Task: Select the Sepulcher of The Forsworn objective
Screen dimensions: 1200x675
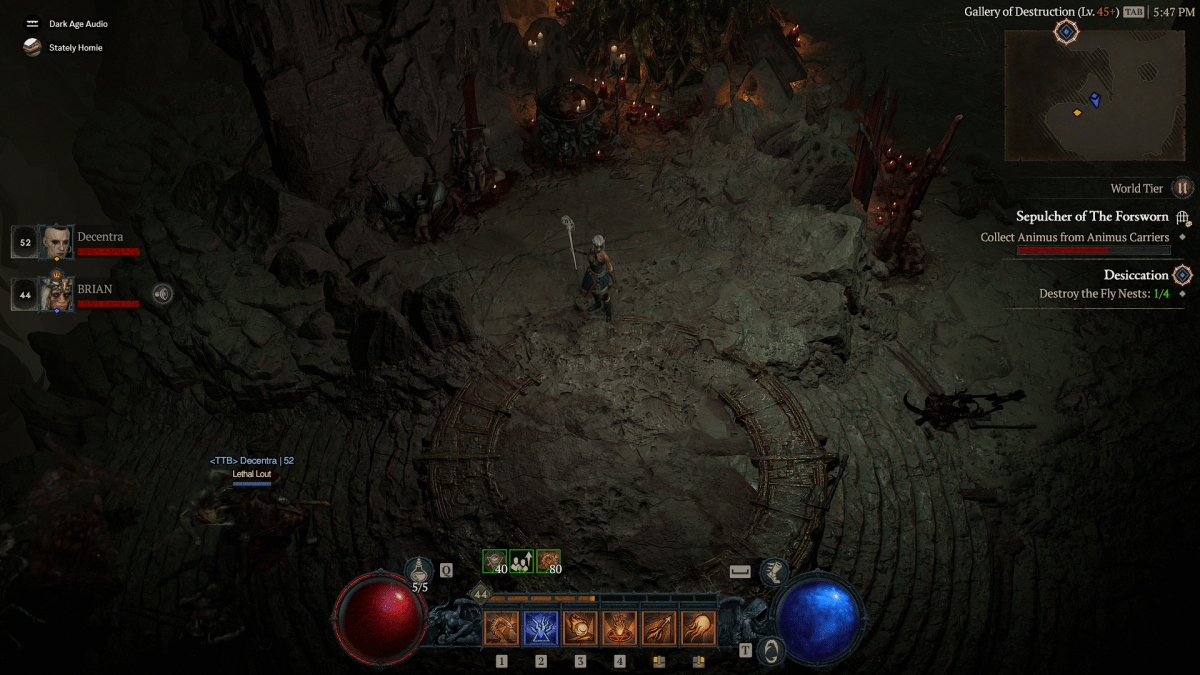Action: coord(1092,217)
